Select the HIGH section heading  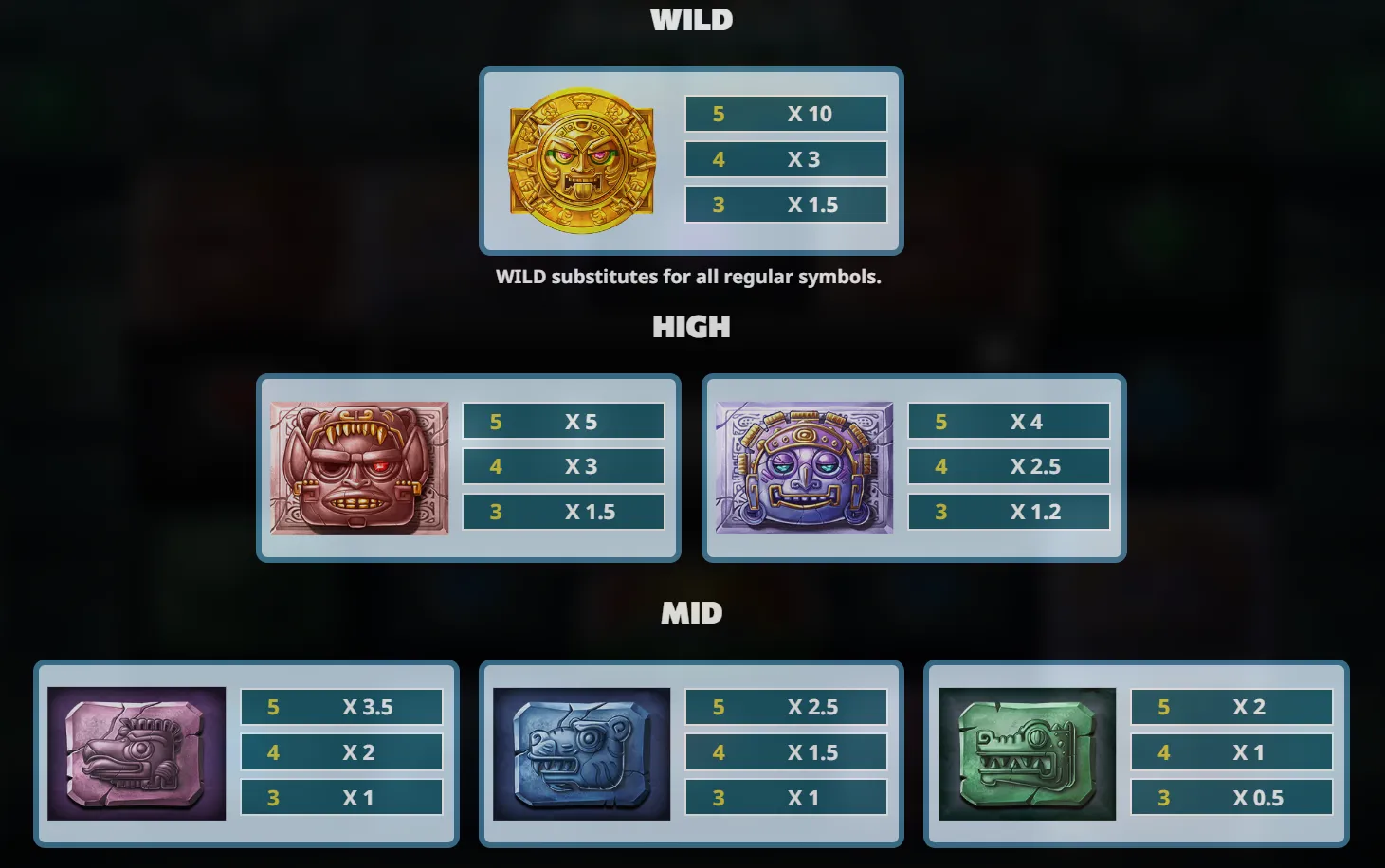691,328
